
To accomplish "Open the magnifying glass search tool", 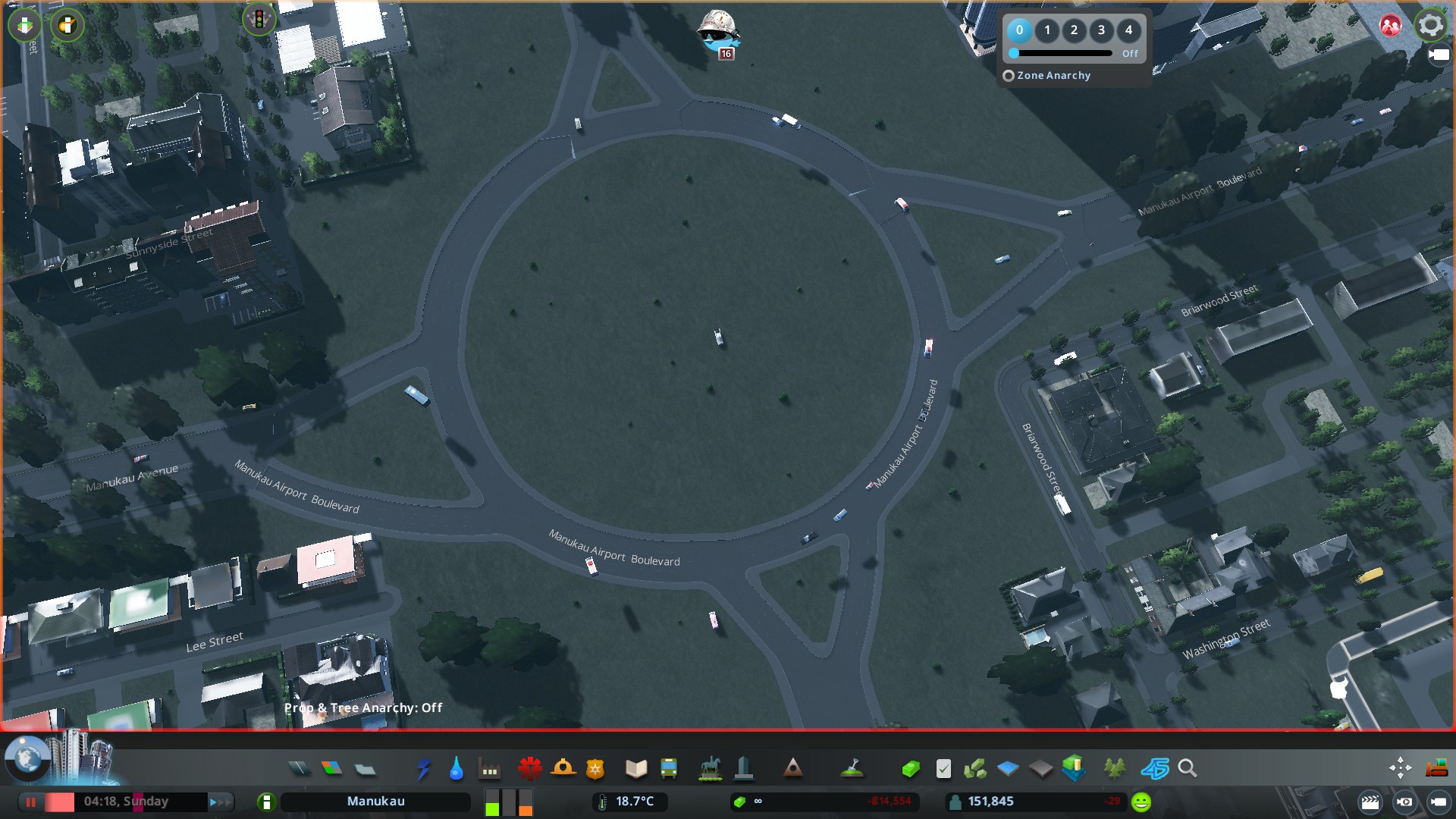I will [x=1188, y=769].
